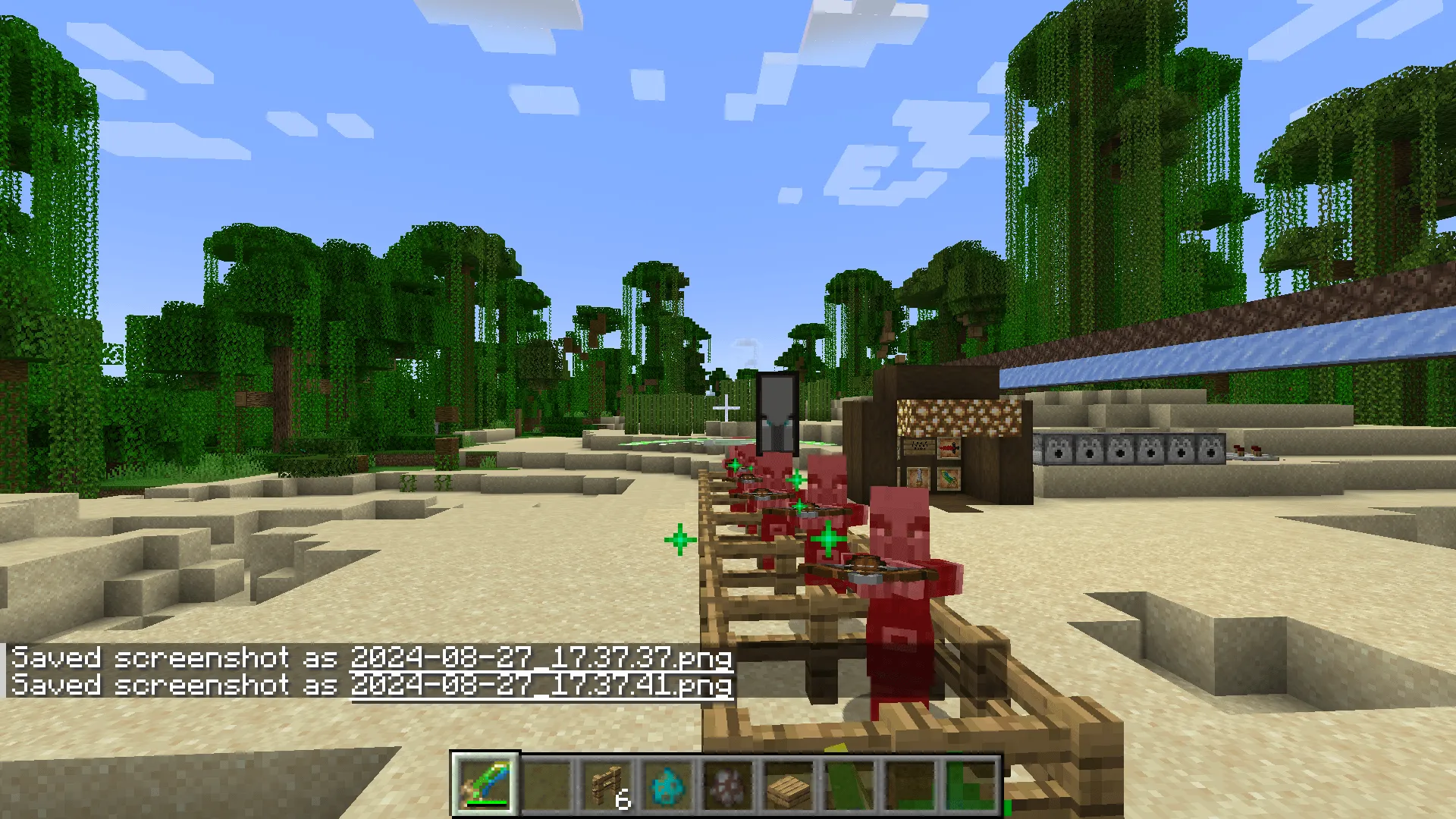Click the wooden sign on the dark building
1456x819 pixels.
click(919, 446)
